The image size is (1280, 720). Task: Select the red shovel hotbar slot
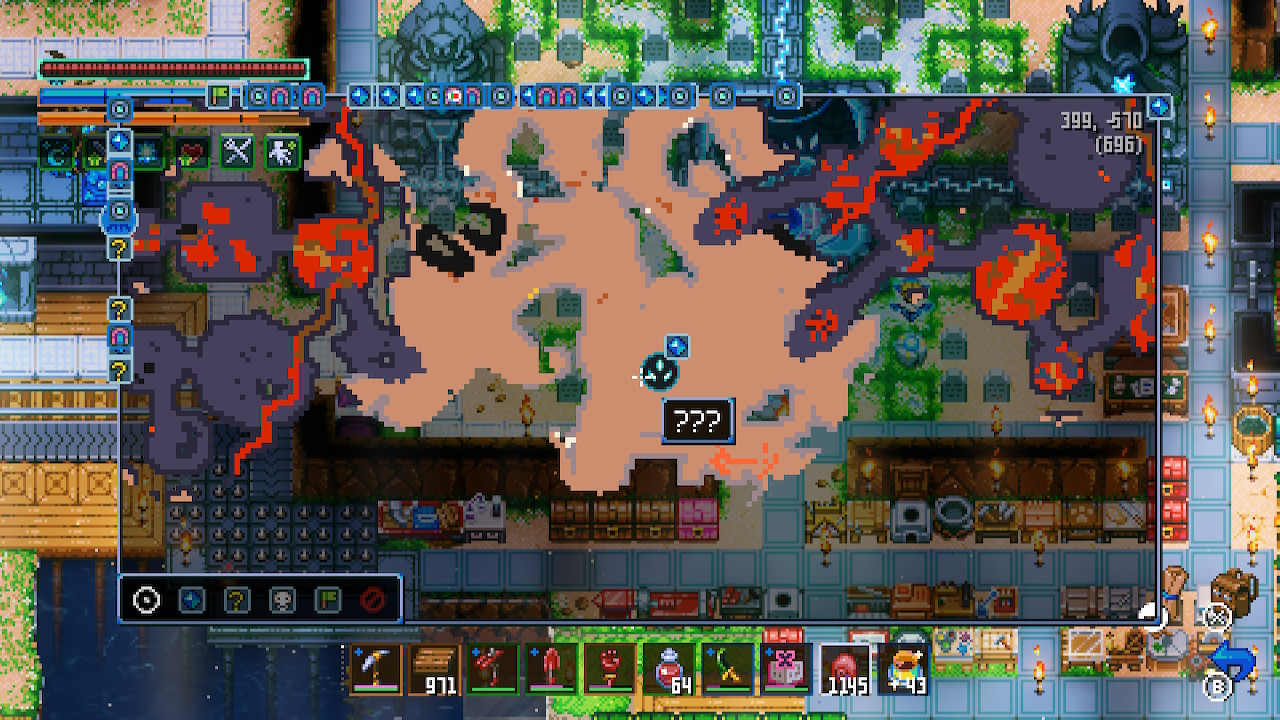[x=552, y=668]
